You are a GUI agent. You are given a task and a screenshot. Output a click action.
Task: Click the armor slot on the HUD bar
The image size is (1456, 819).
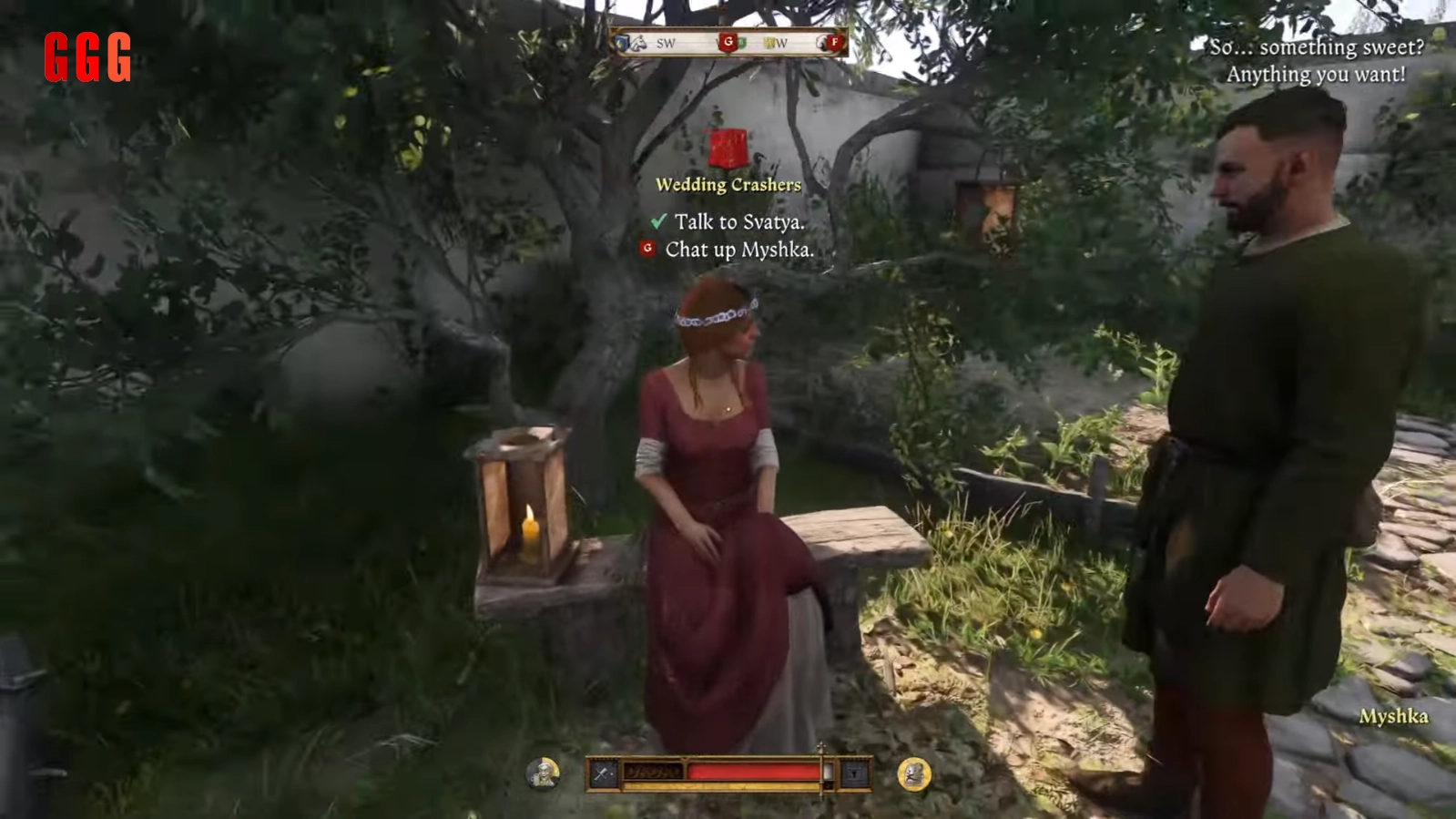click(x=854, y=773)
